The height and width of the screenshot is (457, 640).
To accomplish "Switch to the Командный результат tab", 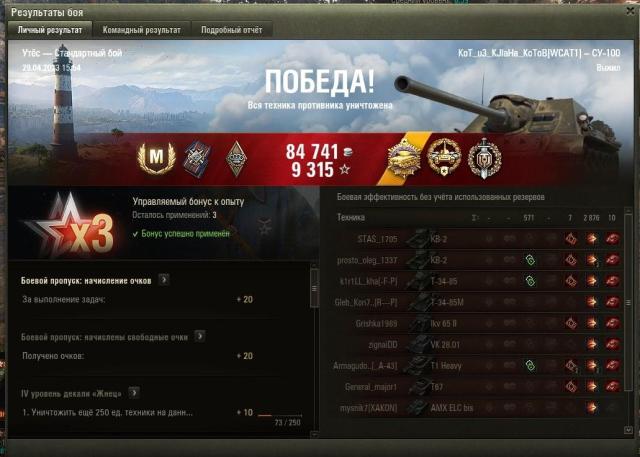I will [139, 30].
